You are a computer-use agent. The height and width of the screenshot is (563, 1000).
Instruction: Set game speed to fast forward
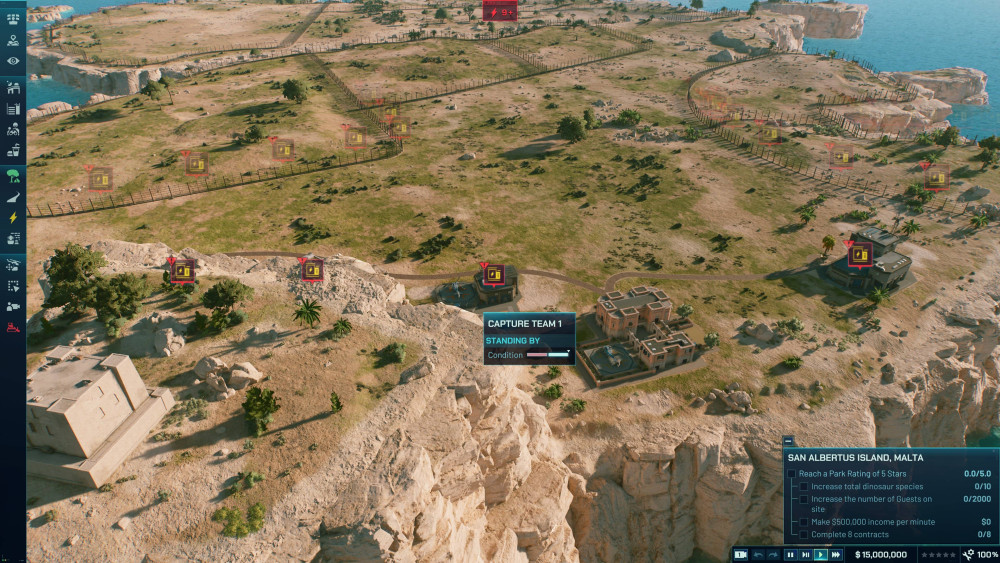pyautogui.click(x=836, y=554)
